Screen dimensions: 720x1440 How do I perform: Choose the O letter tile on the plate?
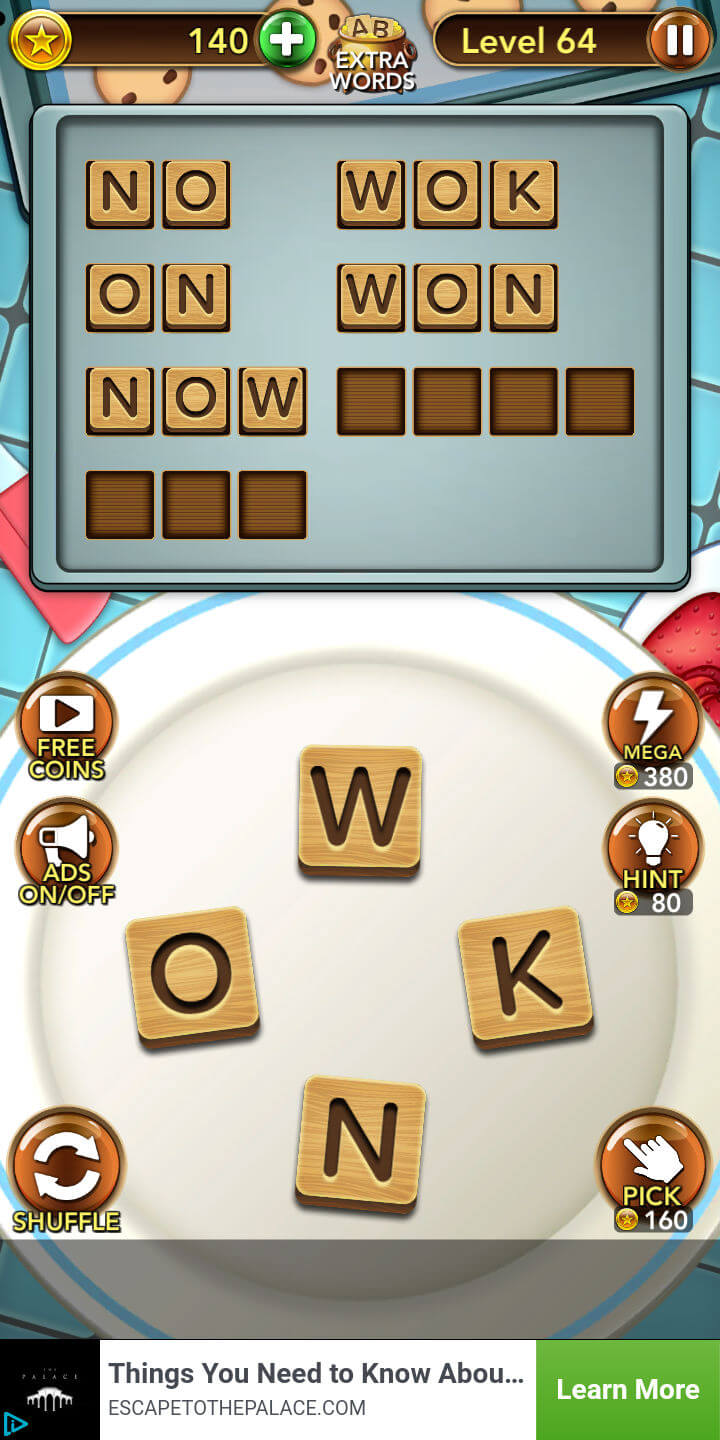(x=192, y=976)
